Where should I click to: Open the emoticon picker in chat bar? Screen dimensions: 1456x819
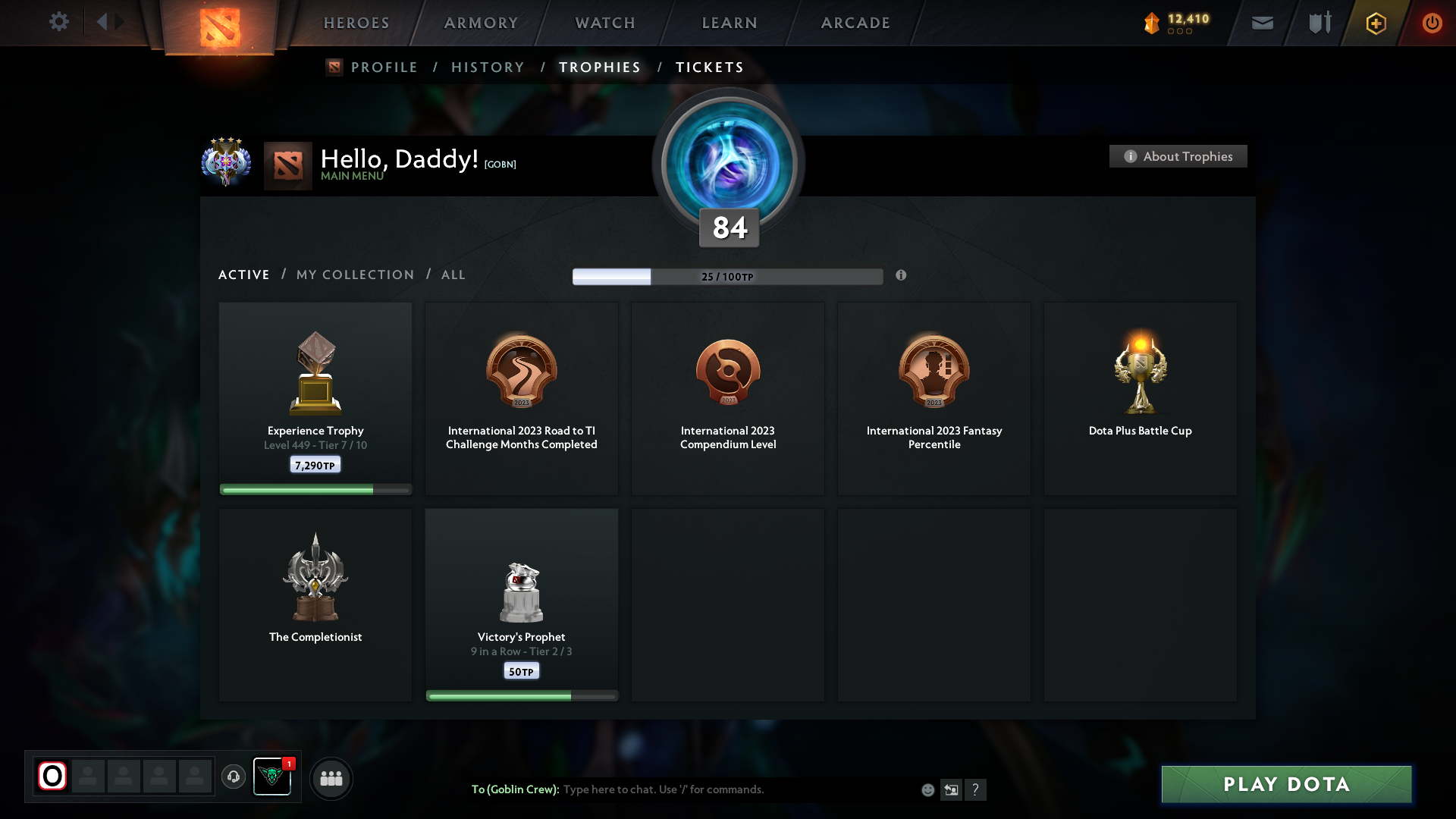click(x=927, y=789)
